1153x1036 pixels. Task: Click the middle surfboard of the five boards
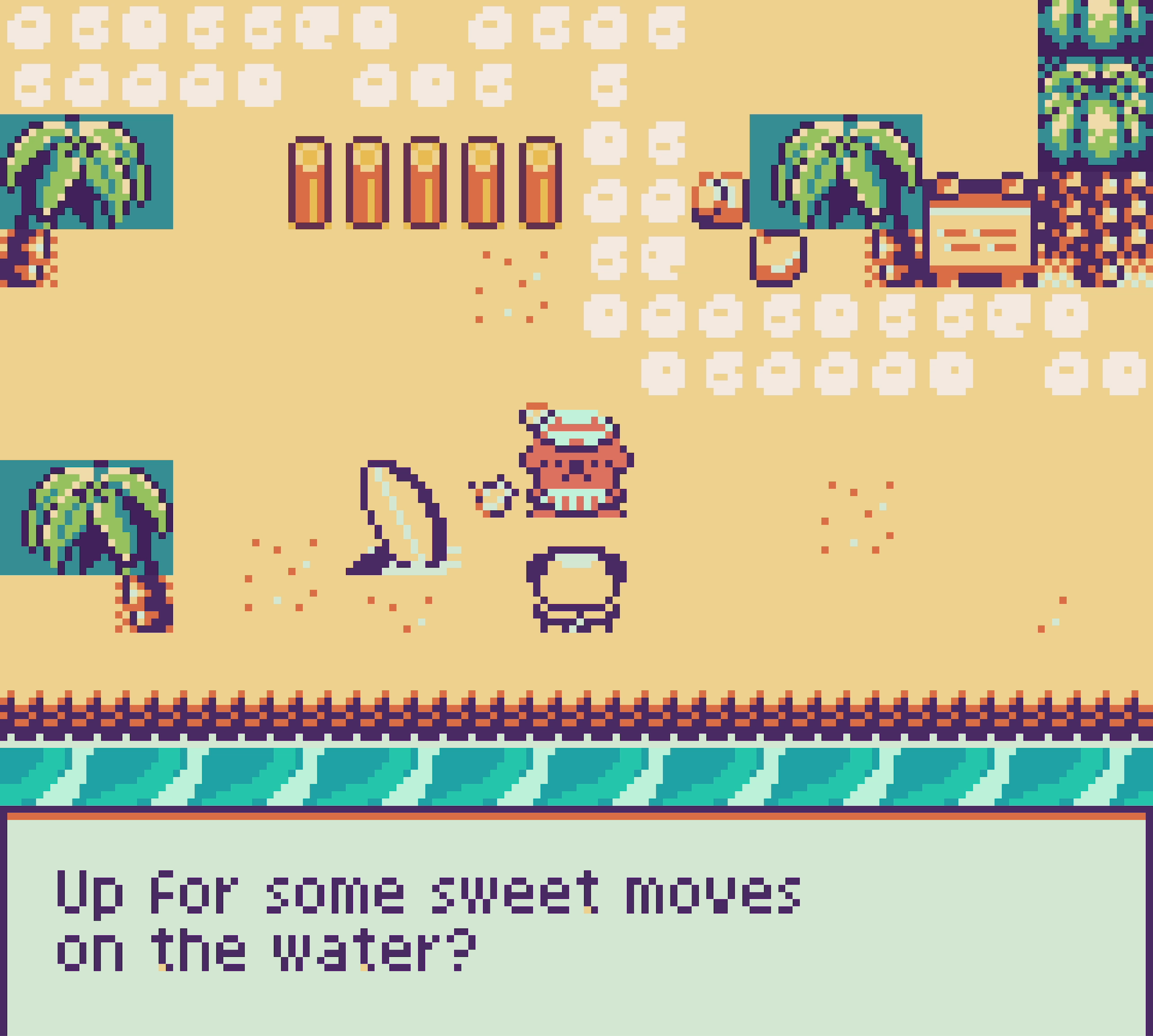425,184
